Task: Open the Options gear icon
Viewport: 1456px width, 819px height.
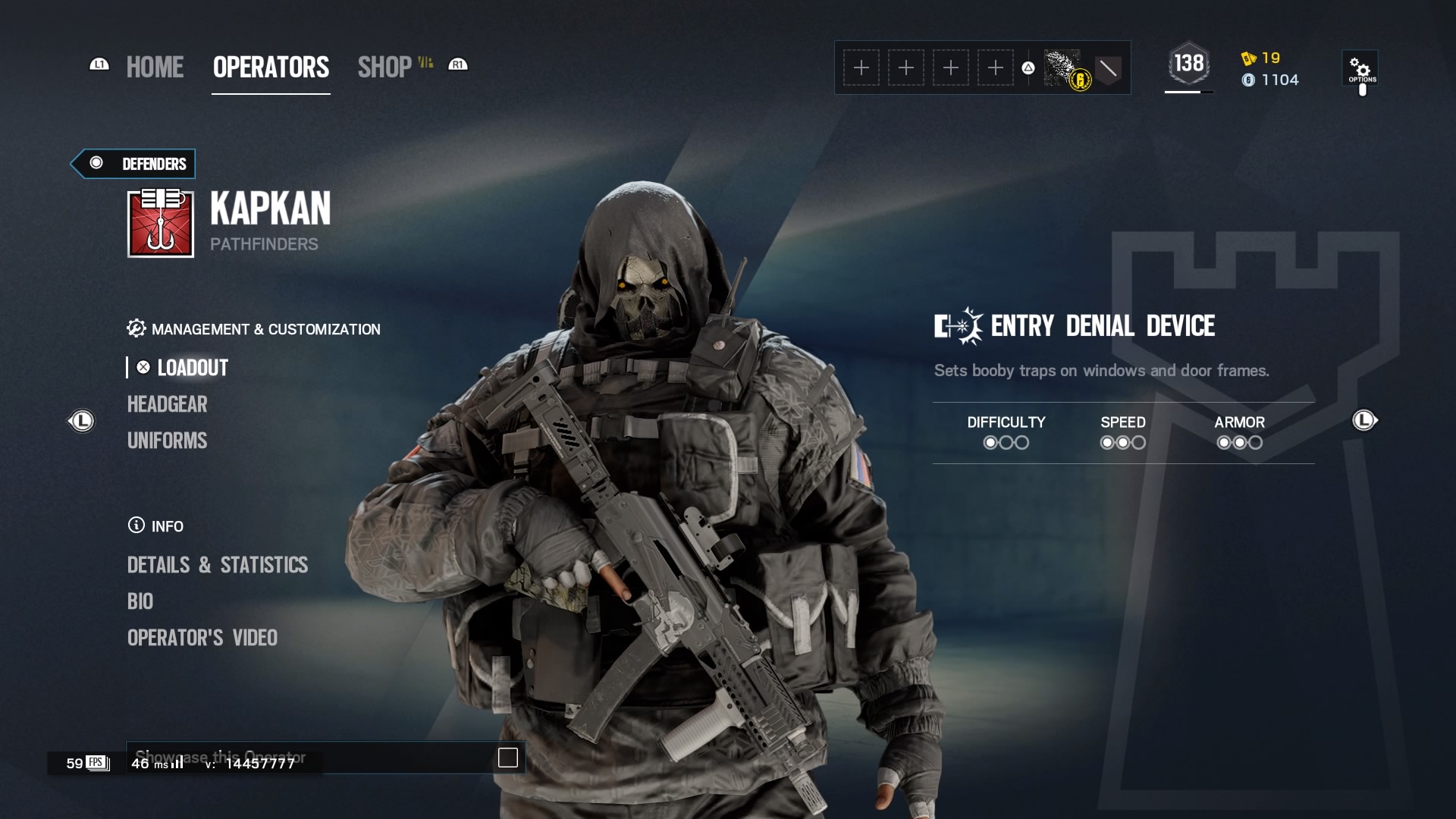Action: [1361, 68]
